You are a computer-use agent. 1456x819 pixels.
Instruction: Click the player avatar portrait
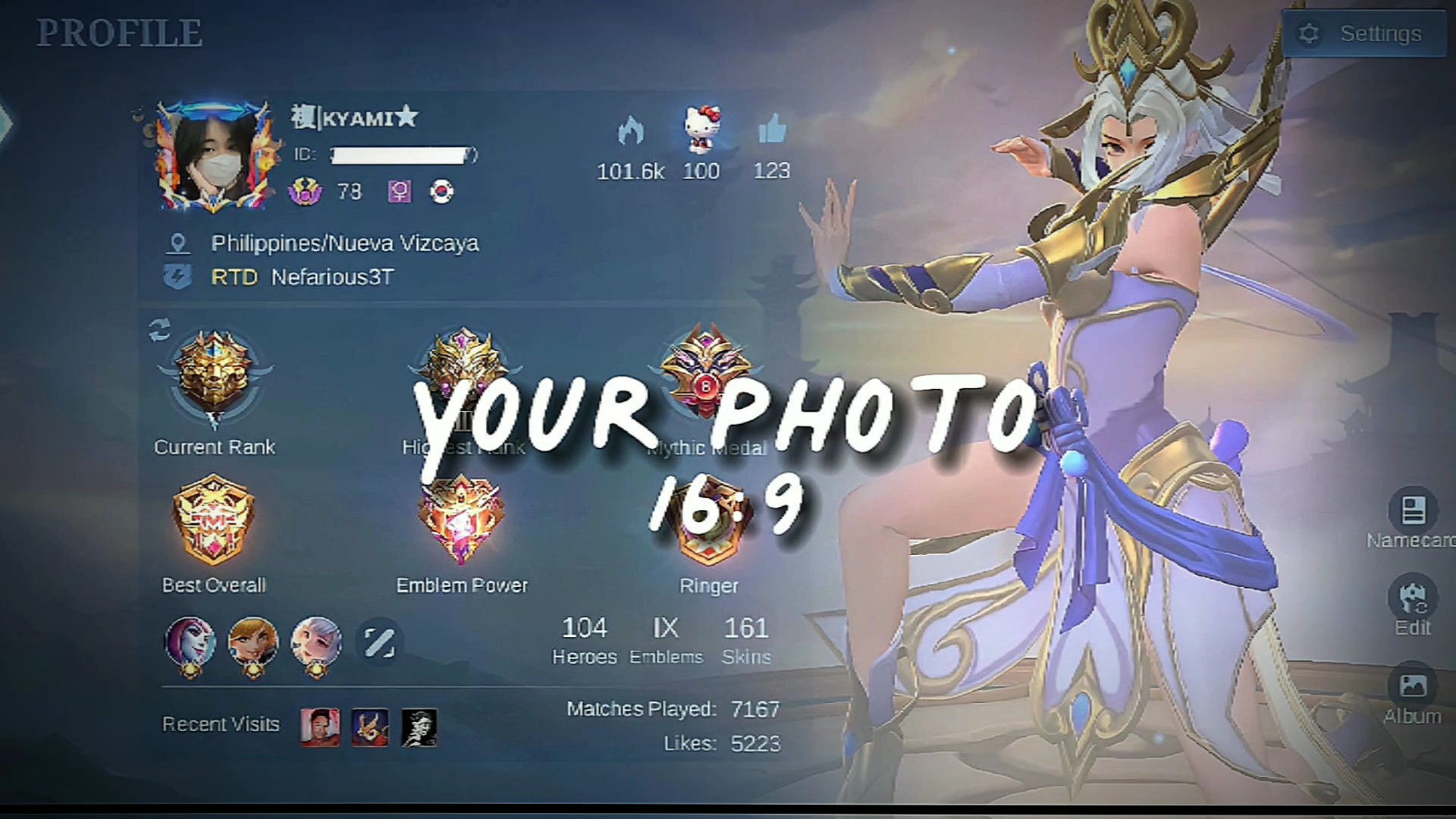pyautogui.click(x=215, y=155)
